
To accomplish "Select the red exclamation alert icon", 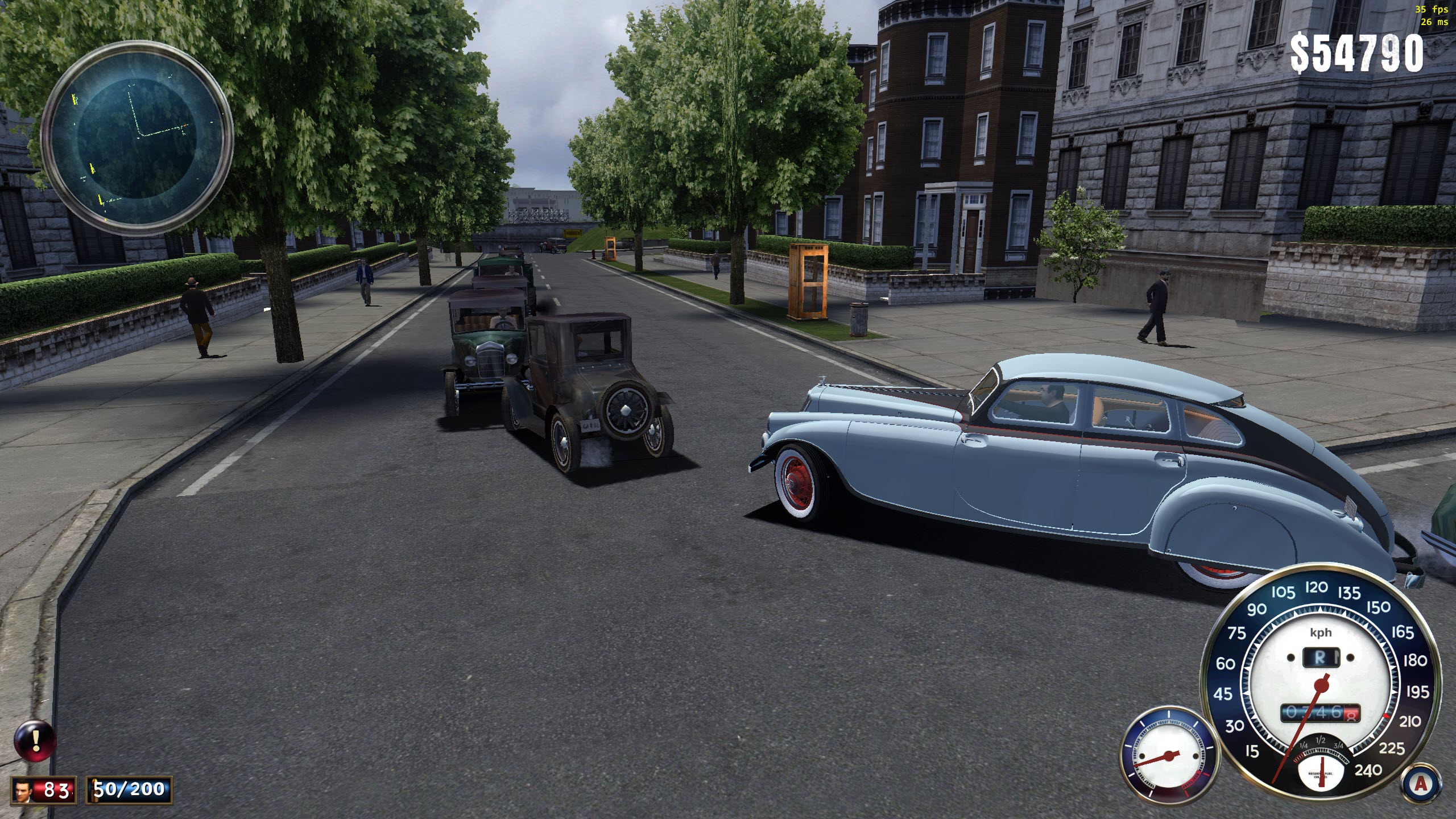I will tap(35, 741).
